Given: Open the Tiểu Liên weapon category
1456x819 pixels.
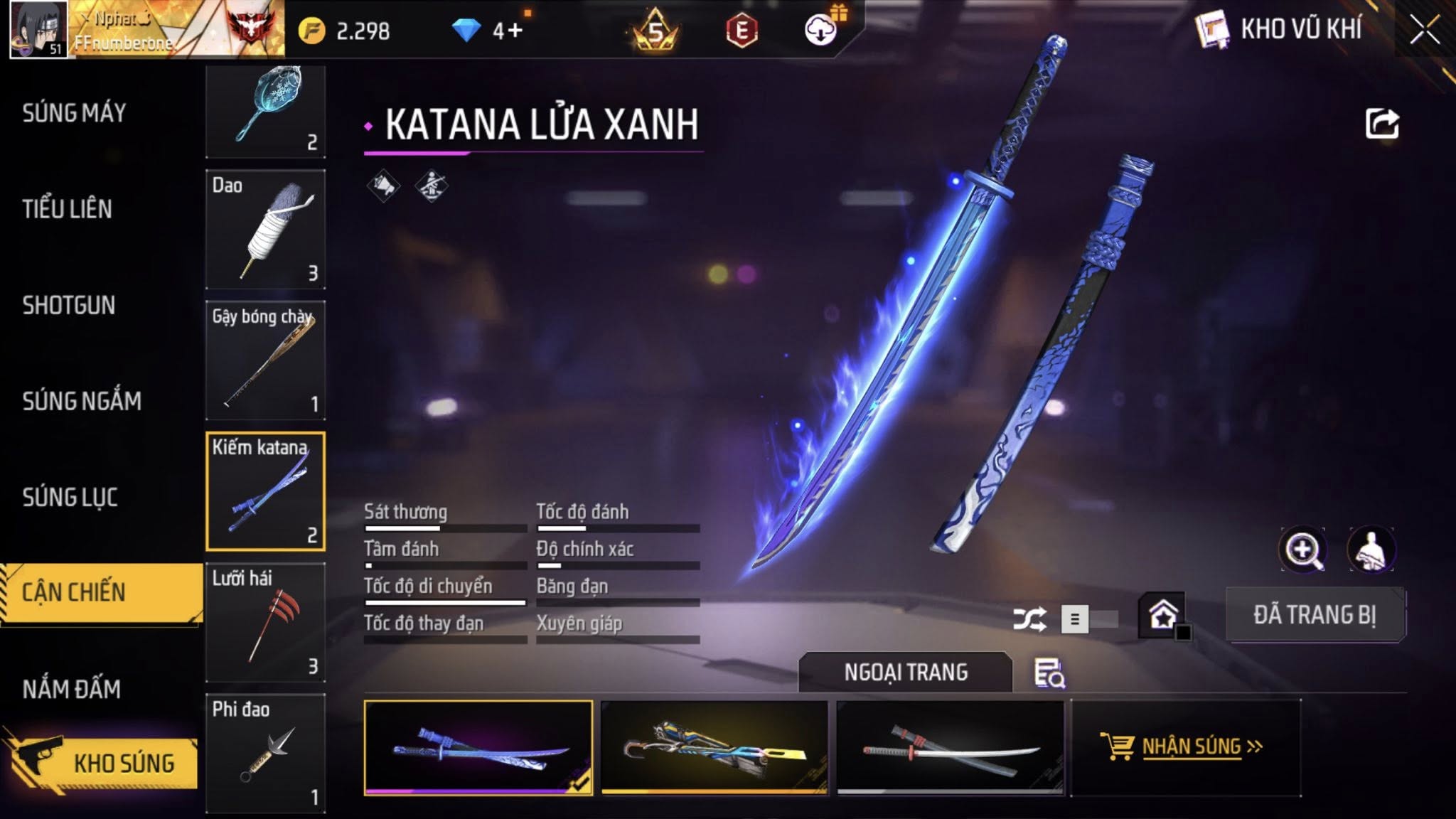Looking at the screenshot, I should (68, 209).
